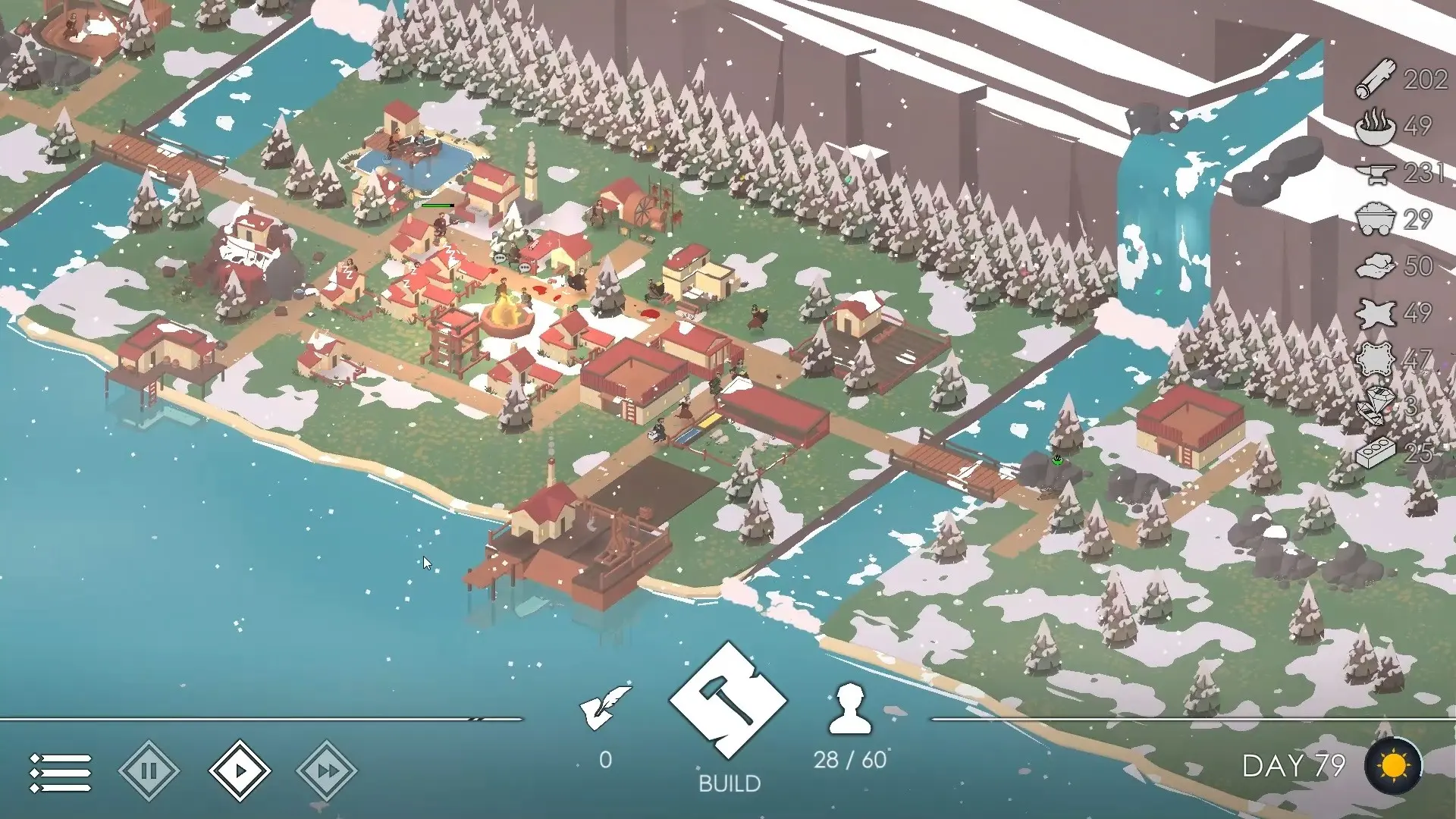The width and height of the screenshot is (1456, 819).
Task: Click the green progress bar near the hot spring
Action: coord(438,203)
